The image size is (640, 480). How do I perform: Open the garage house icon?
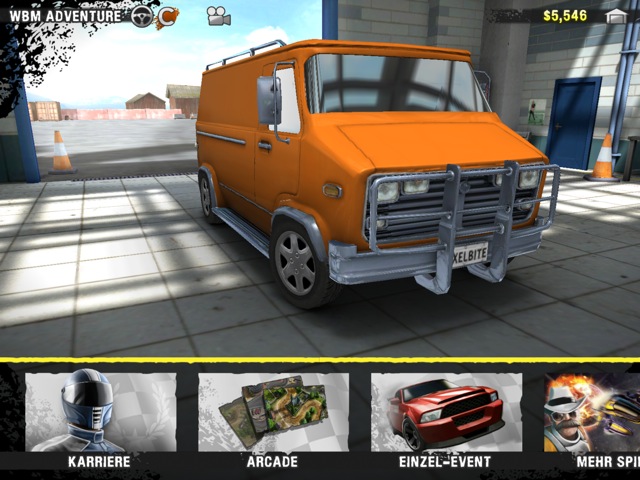click(617, 16)
